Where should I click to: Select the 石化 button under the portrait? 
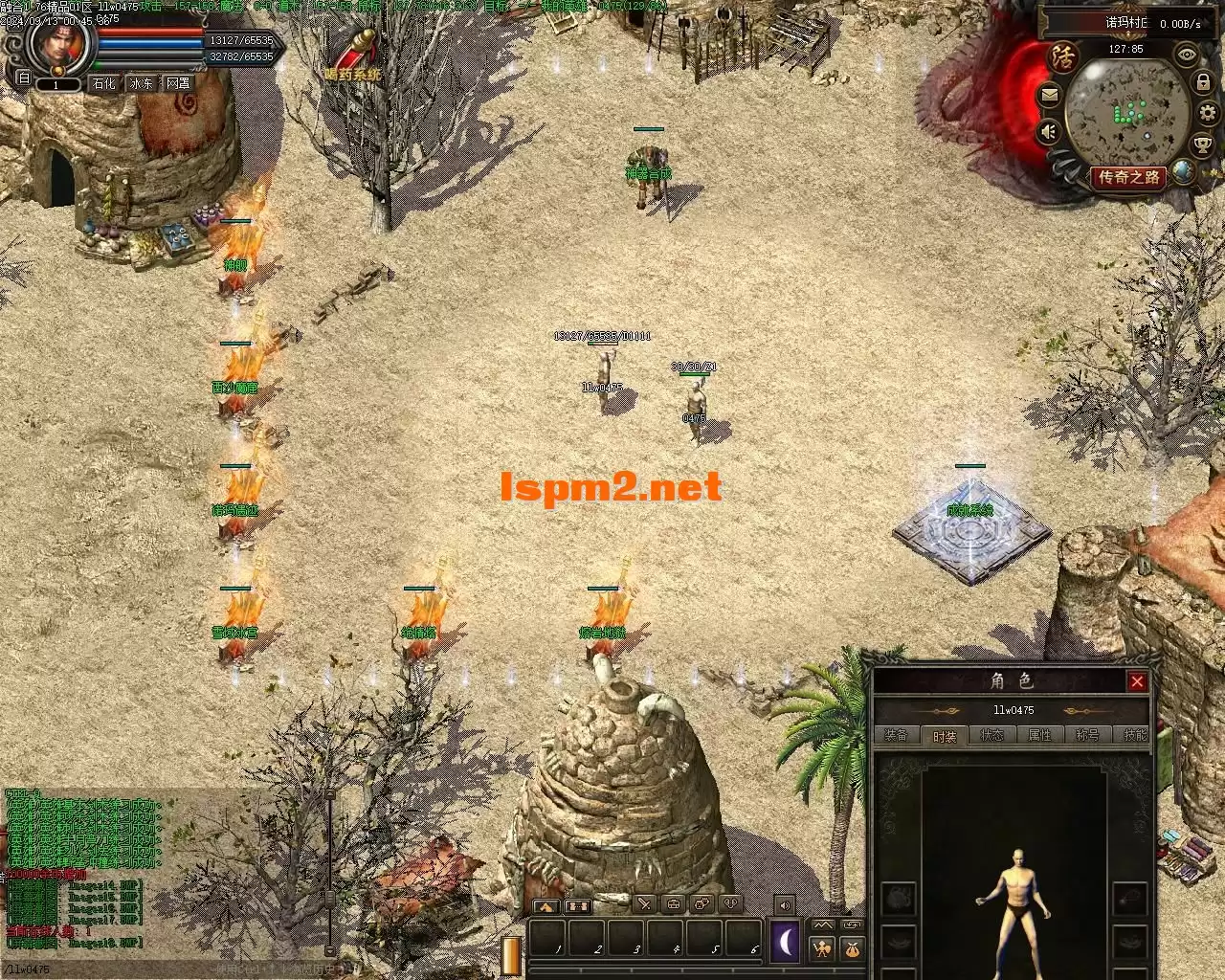point(103,83)
